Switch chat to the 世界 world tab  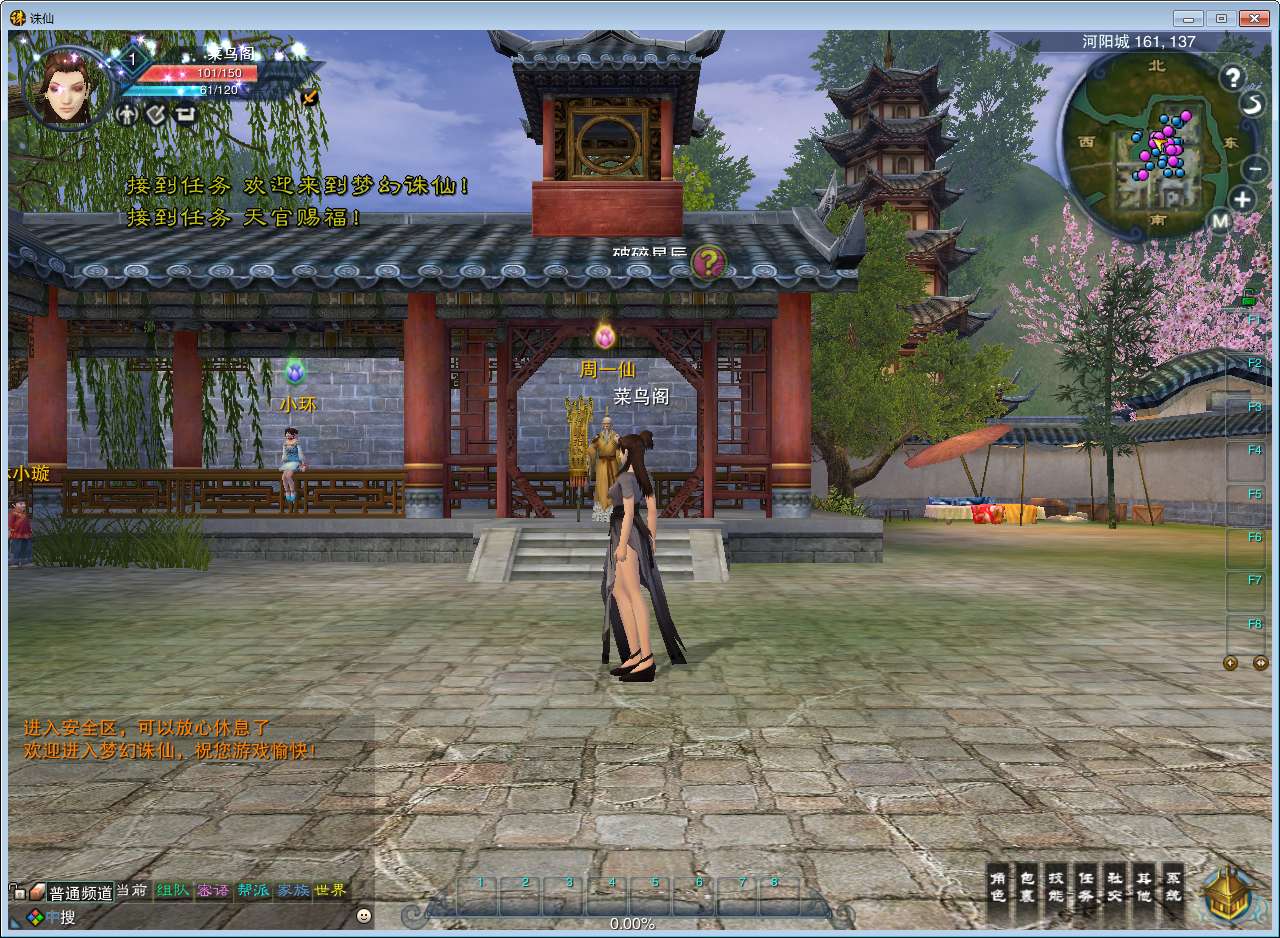pos(331,890)
